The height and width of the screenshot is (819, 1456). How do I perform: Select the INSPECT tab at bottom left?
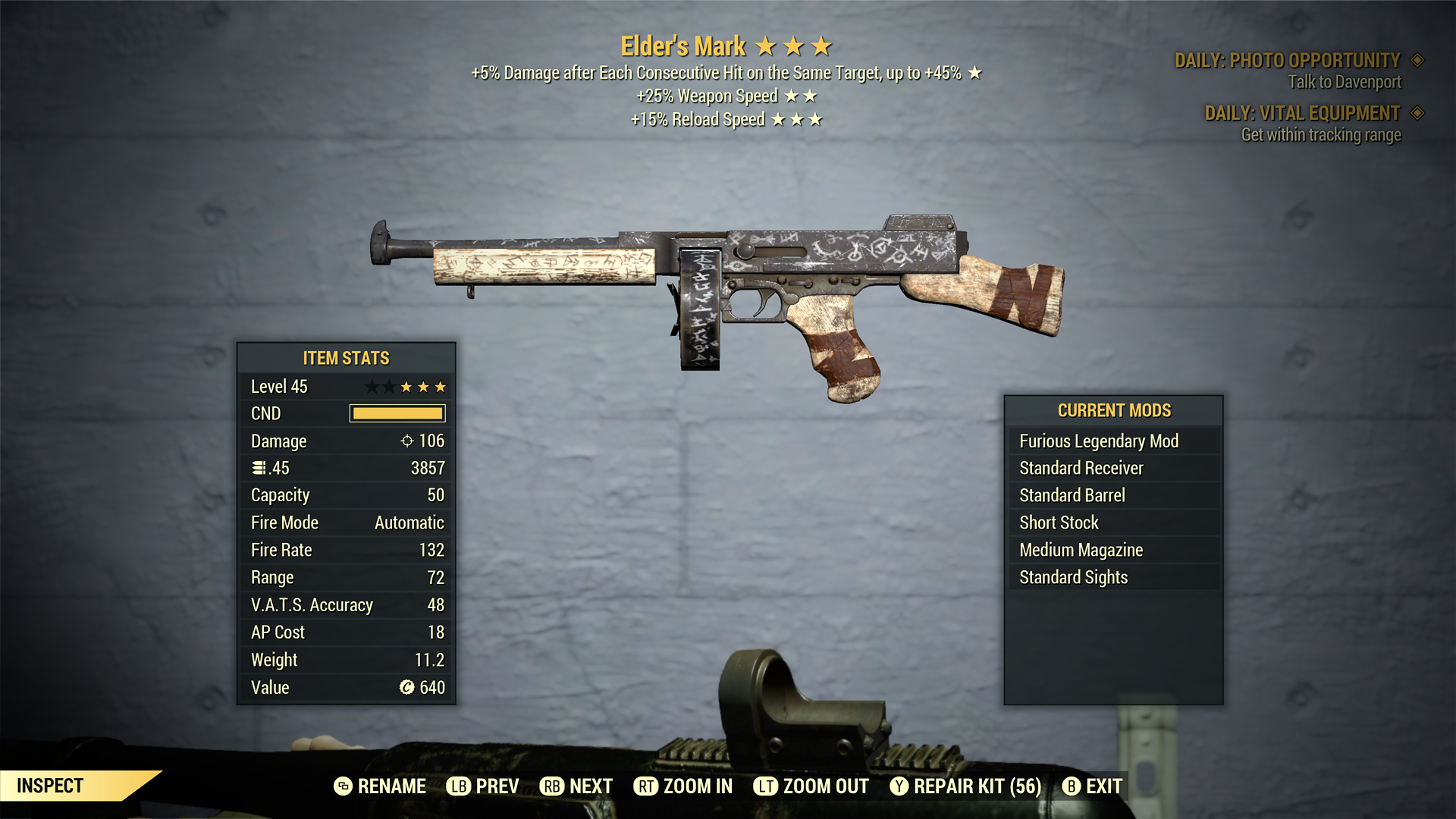coord(51,786)
